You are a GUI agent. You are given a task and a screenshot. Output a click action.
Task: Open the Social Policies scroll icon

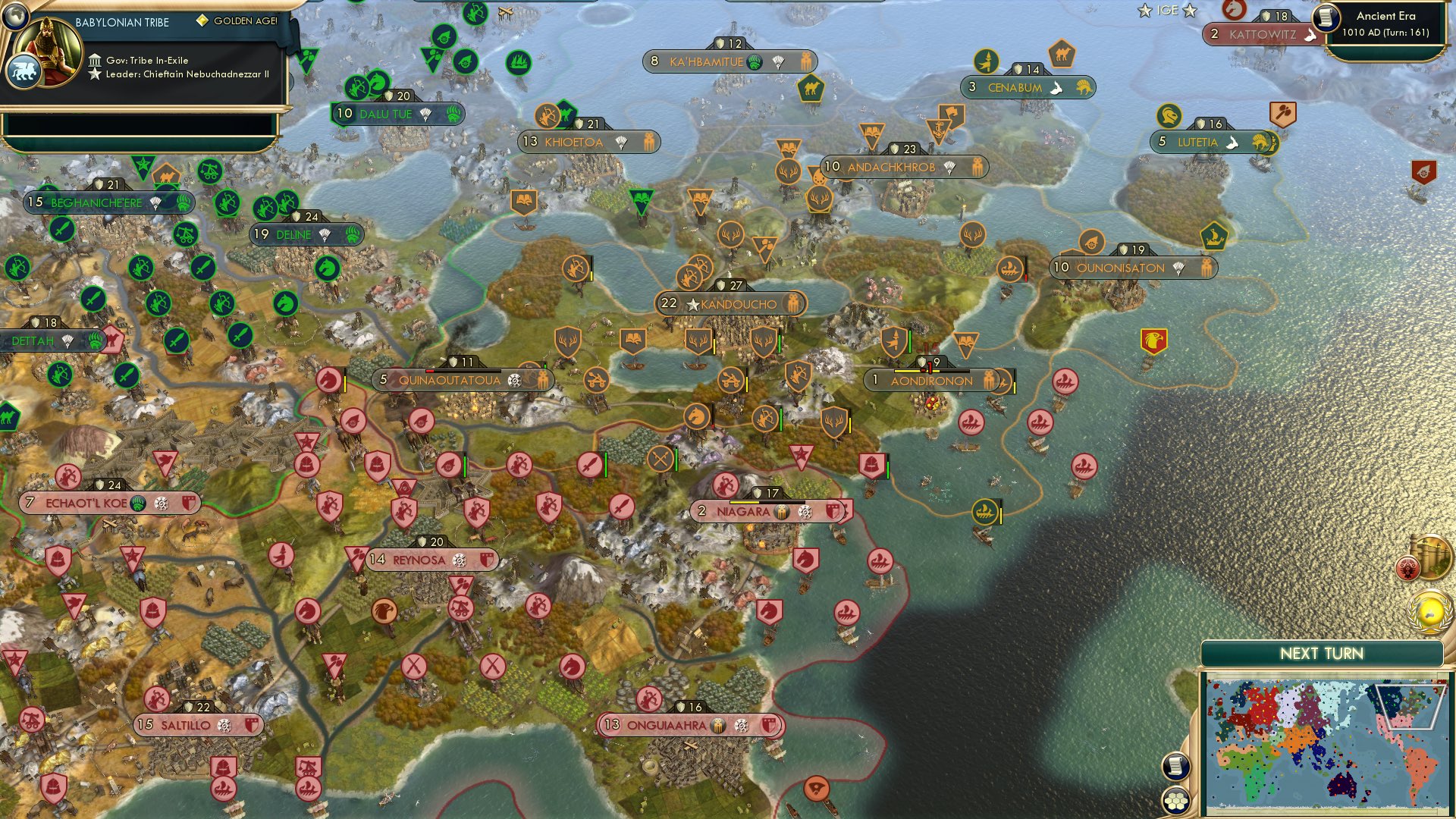click(x=1175, y=766)
